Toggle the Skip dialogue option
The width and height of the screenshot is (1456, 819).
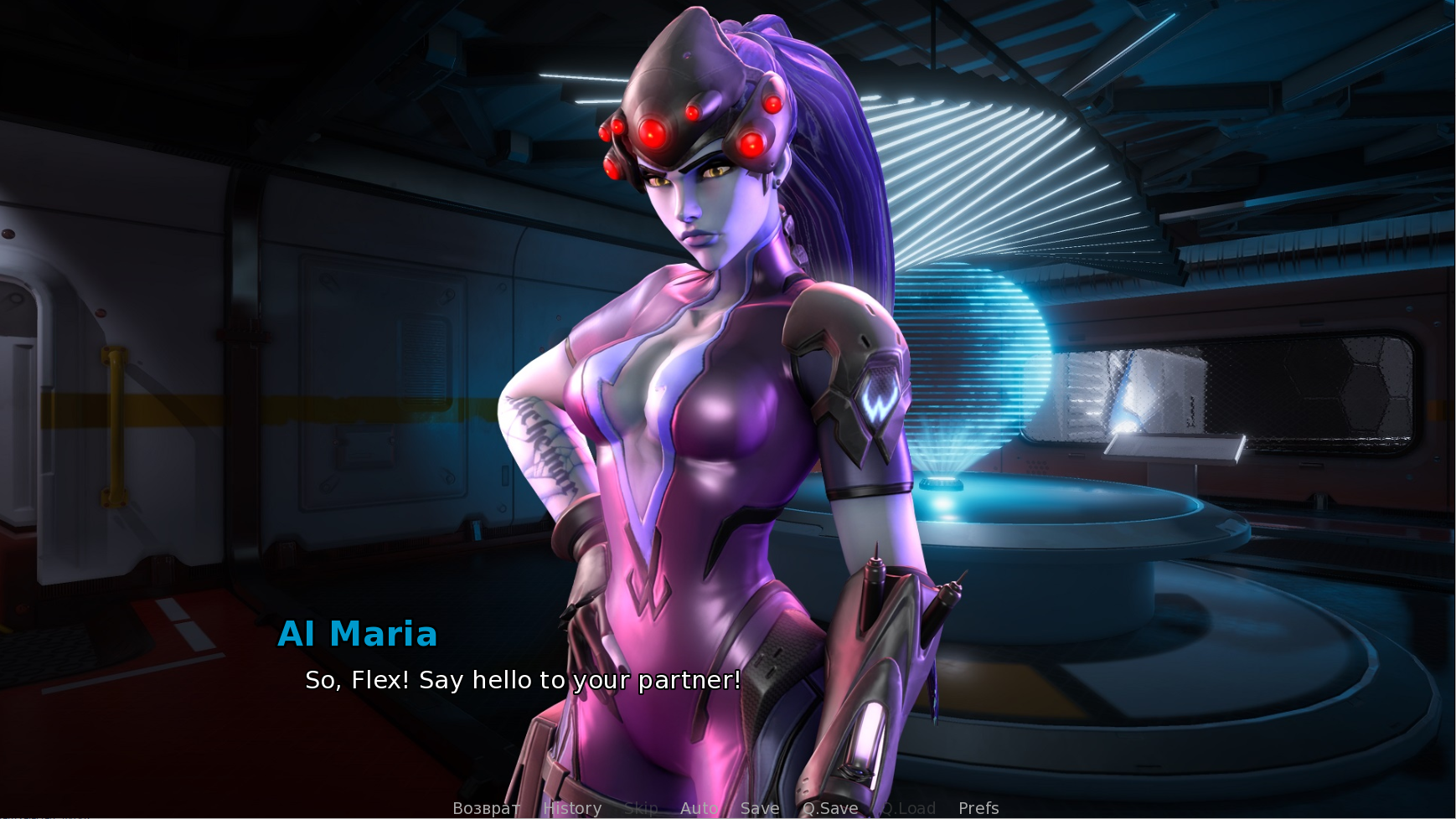point(641,808)
